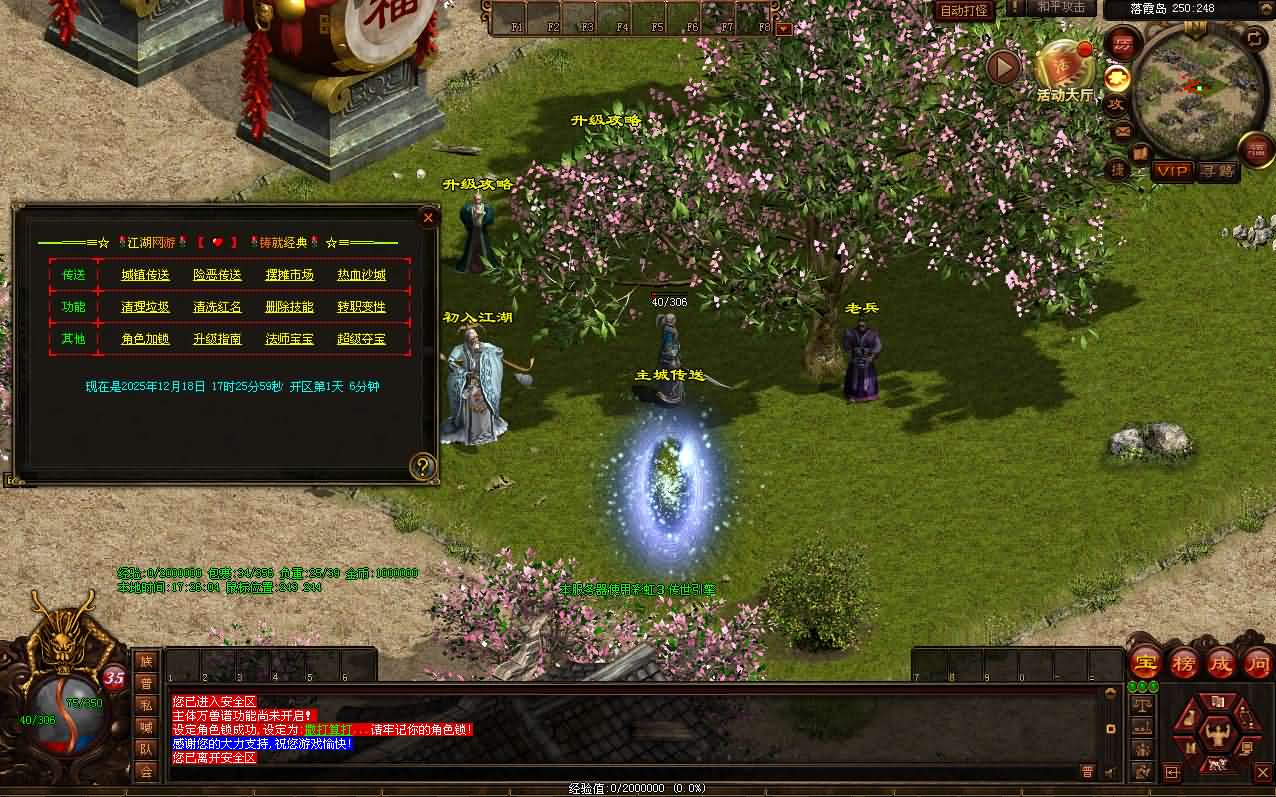Viewport: 1276px width, 797px height.
Task: Click the 角色加锁 character lock link
Action: click(146, 339)
